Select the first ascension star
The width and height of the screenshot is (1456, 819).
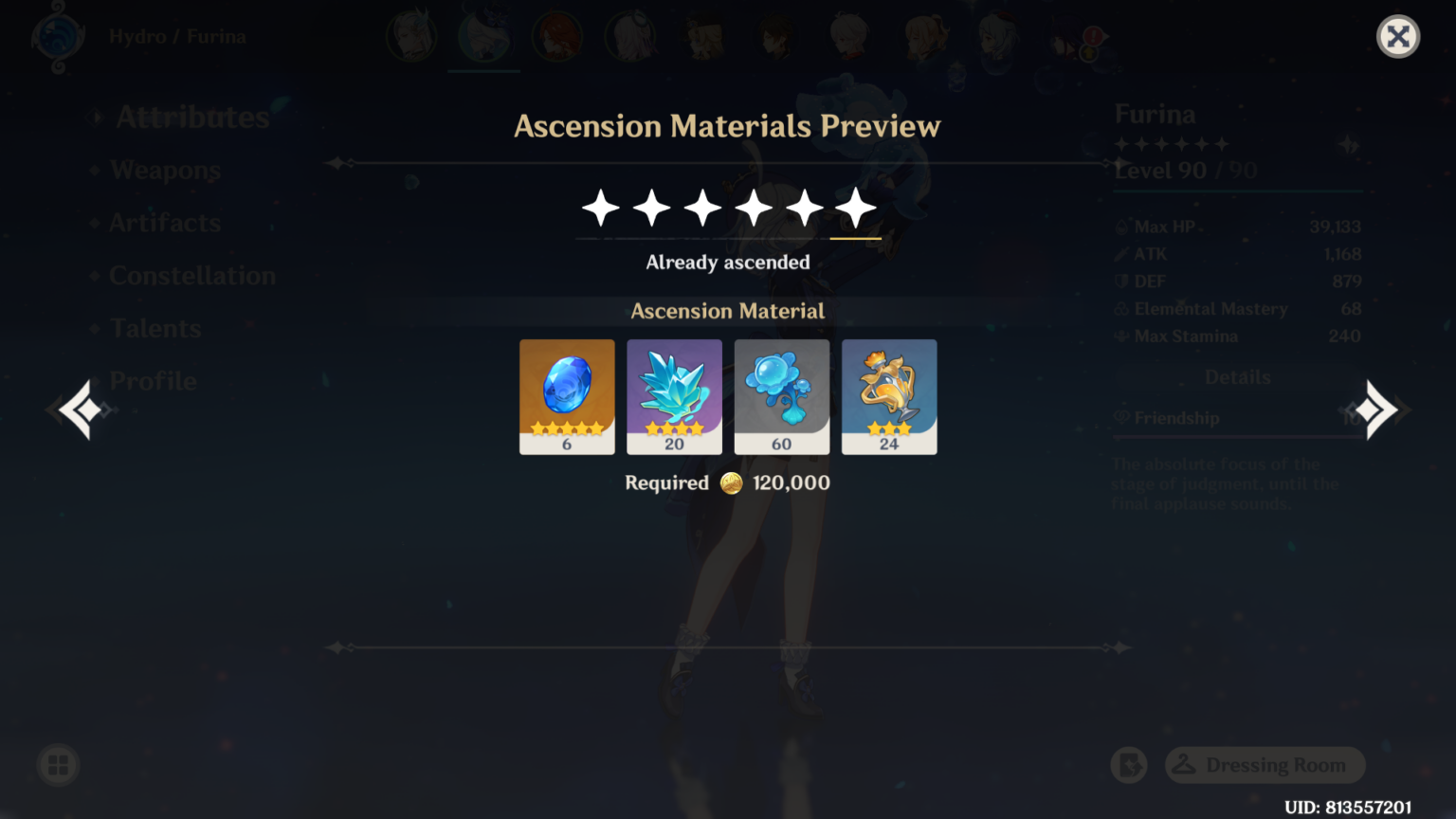click(599, 208)
